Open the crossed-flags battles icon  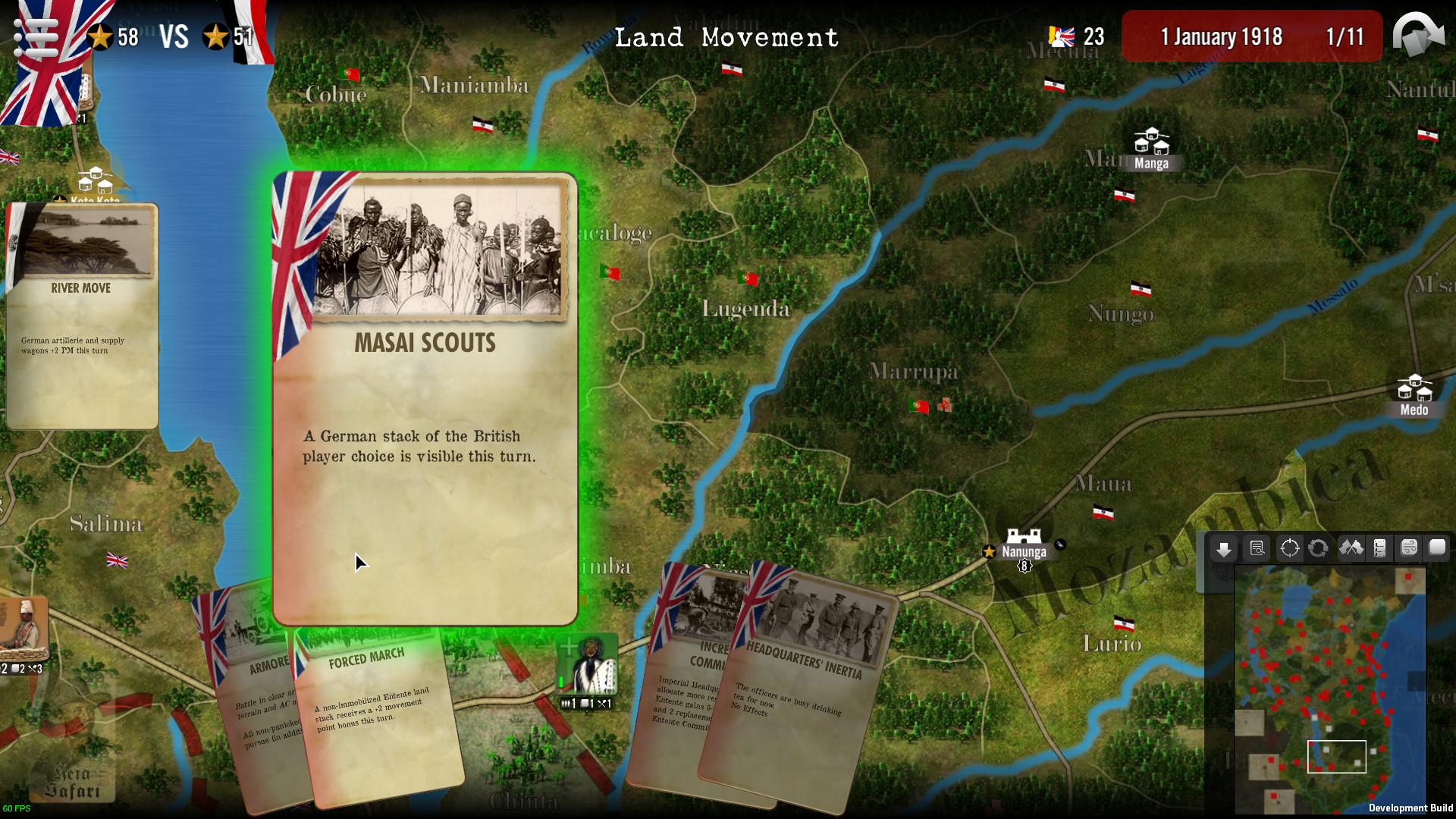[1351, 548]
